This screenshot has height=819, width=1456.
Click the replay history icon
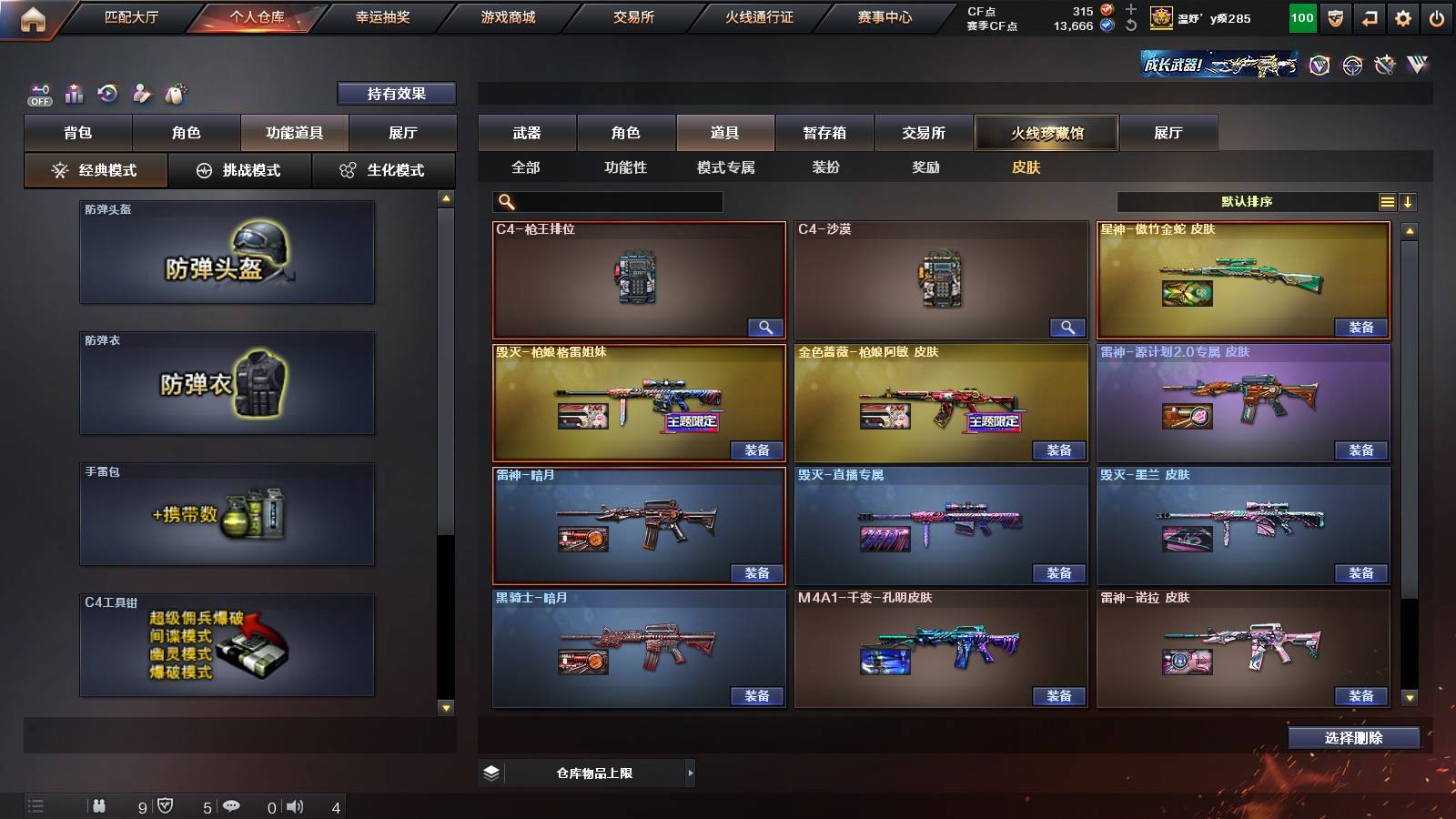click(x=107, y=93)
